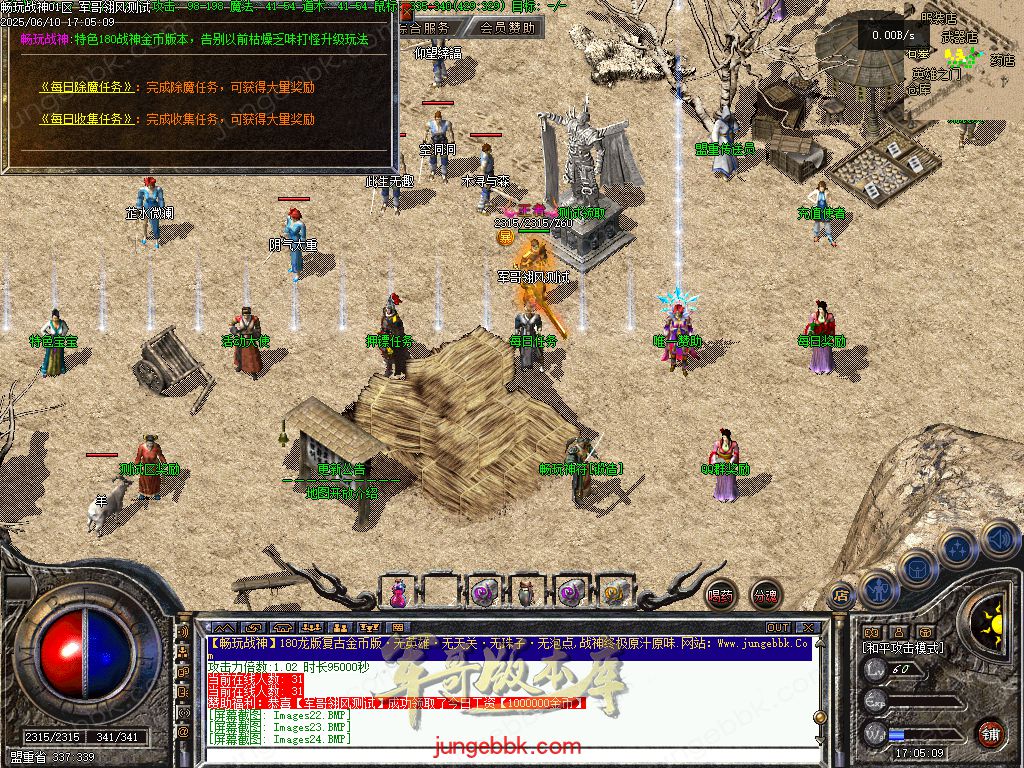Viewport: 1024px width, 768px height.
Task: Click the round 喝药 button
Action: (x=720, y=594)
